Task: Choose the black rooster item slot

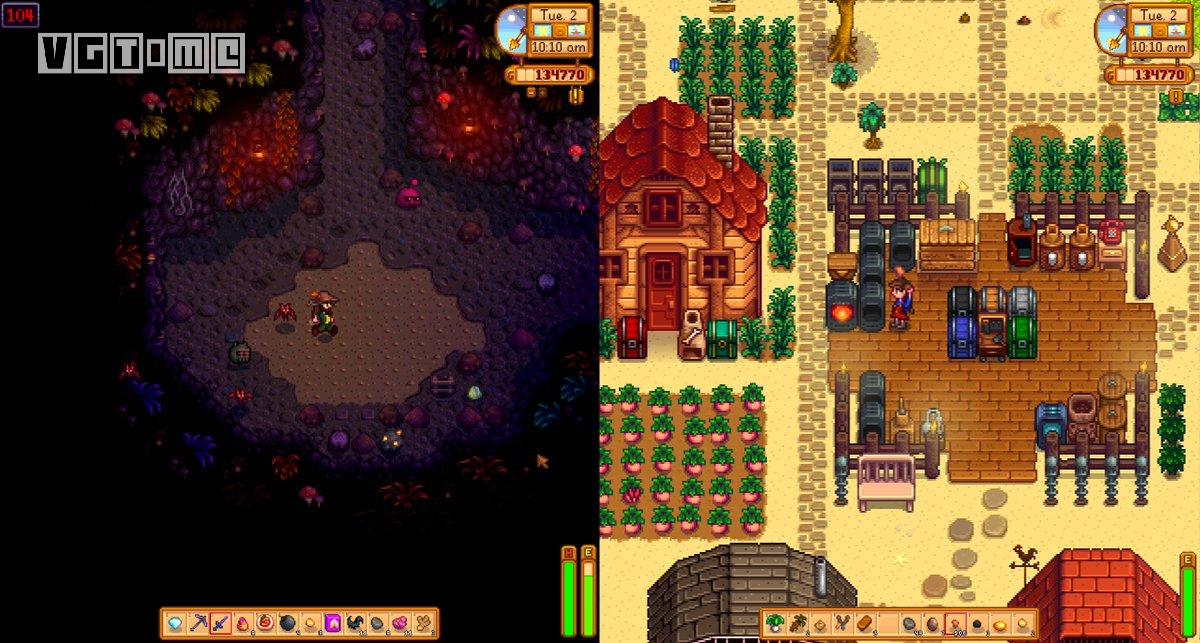Action: (x=353, y=622)
